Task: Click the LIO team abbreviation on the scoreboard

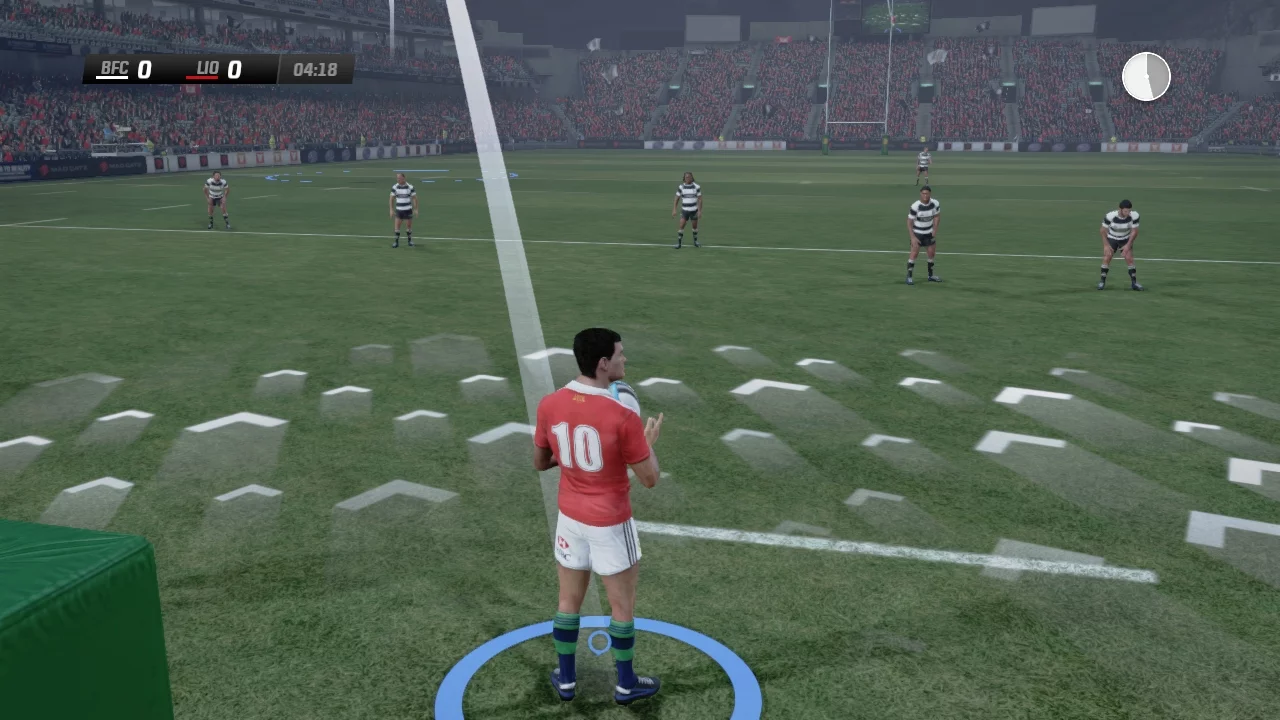Action: [207, 68]
